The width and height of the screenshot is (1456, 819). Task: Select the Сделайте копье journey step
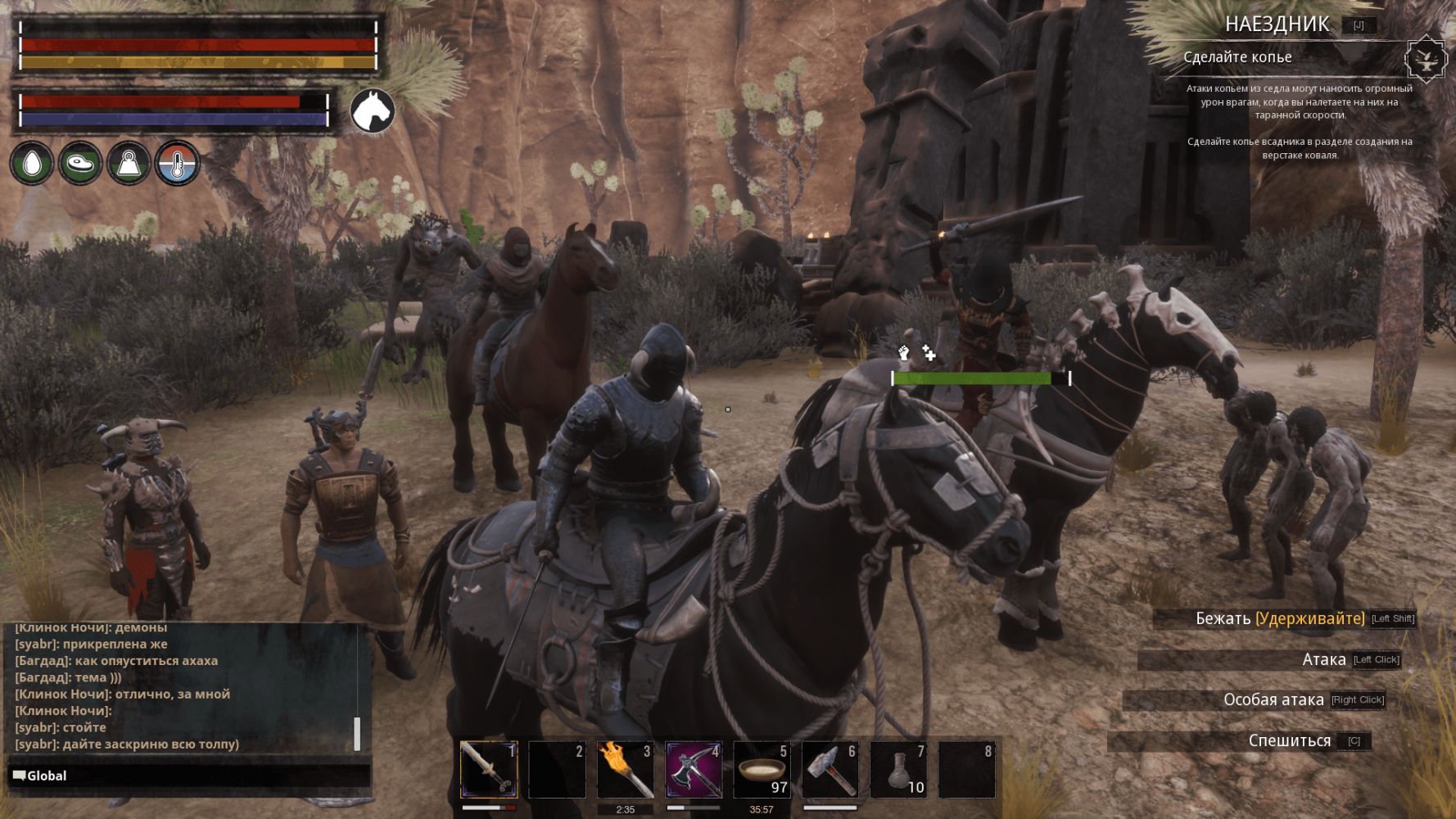coord(1237,57)
